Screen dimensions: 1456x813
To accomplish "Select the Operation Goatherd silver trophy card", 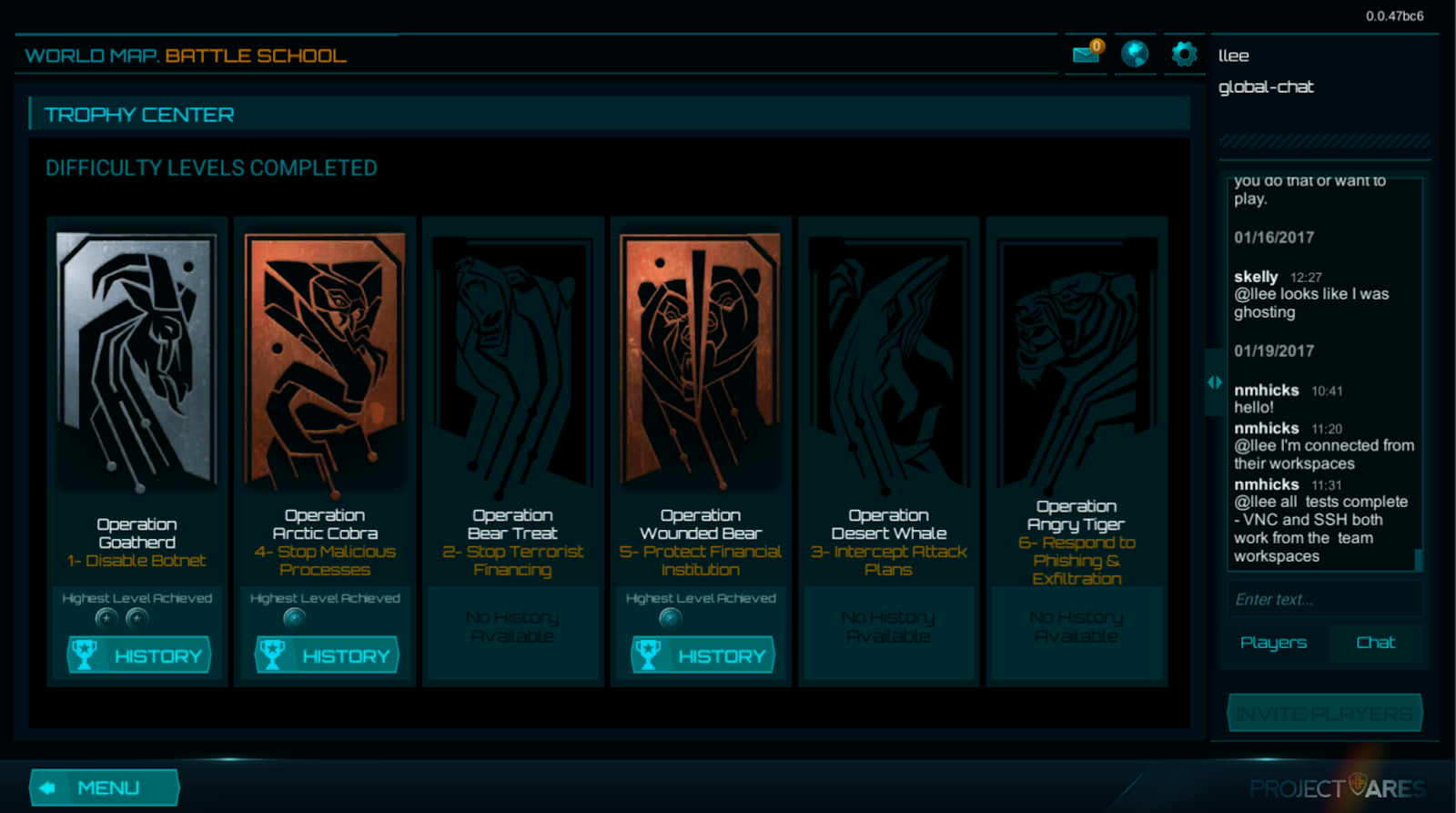I will coord(136,360).
